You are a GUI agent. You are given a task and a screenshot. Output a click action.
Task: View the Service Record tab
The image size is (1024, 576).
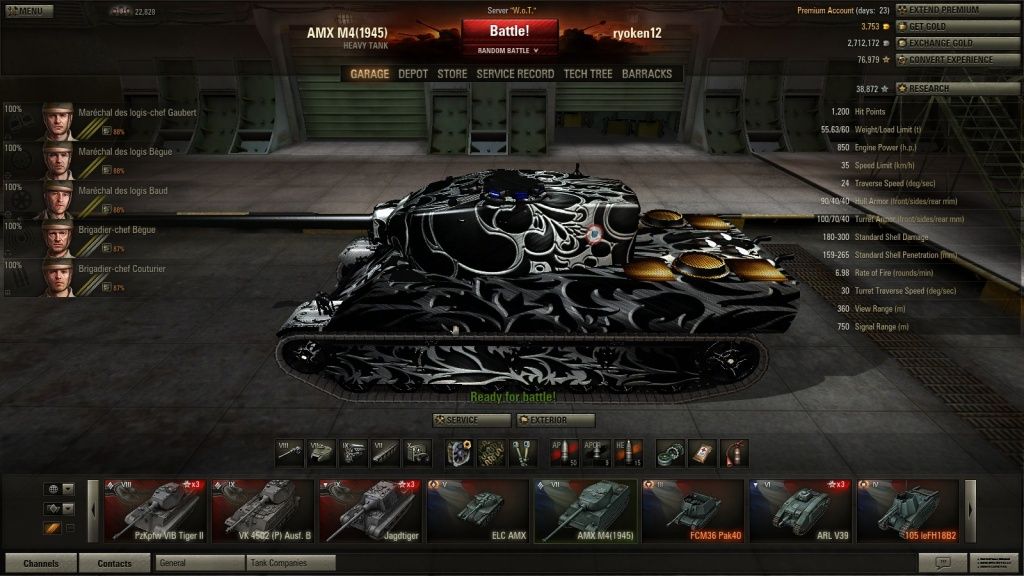[x=515, y=74]
